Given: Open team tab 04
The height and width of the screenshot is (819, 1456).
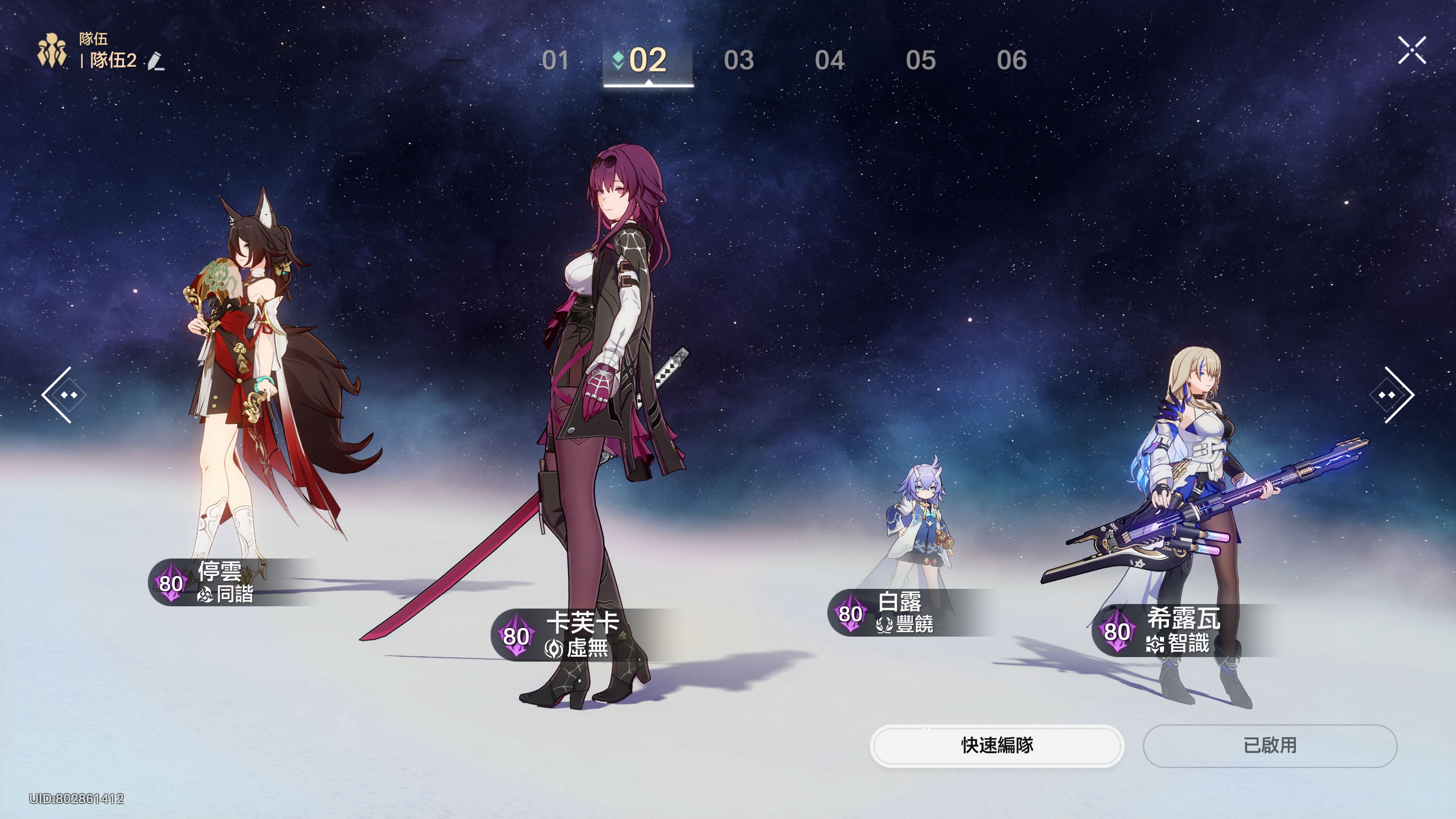Looking at the screenshot, I should [x=830, y=61].
